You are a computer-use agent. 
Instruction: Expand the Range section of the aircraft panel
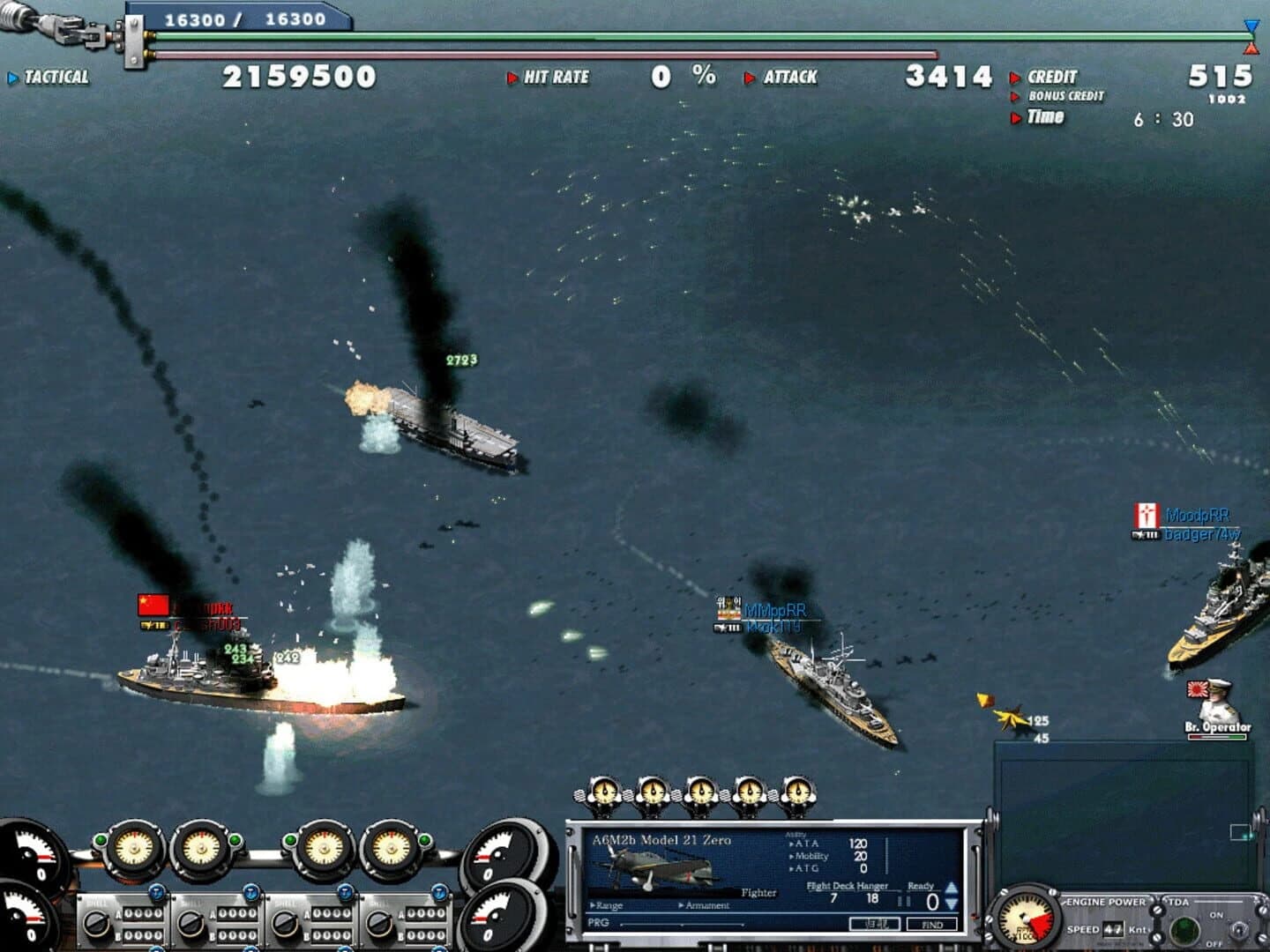609,905
